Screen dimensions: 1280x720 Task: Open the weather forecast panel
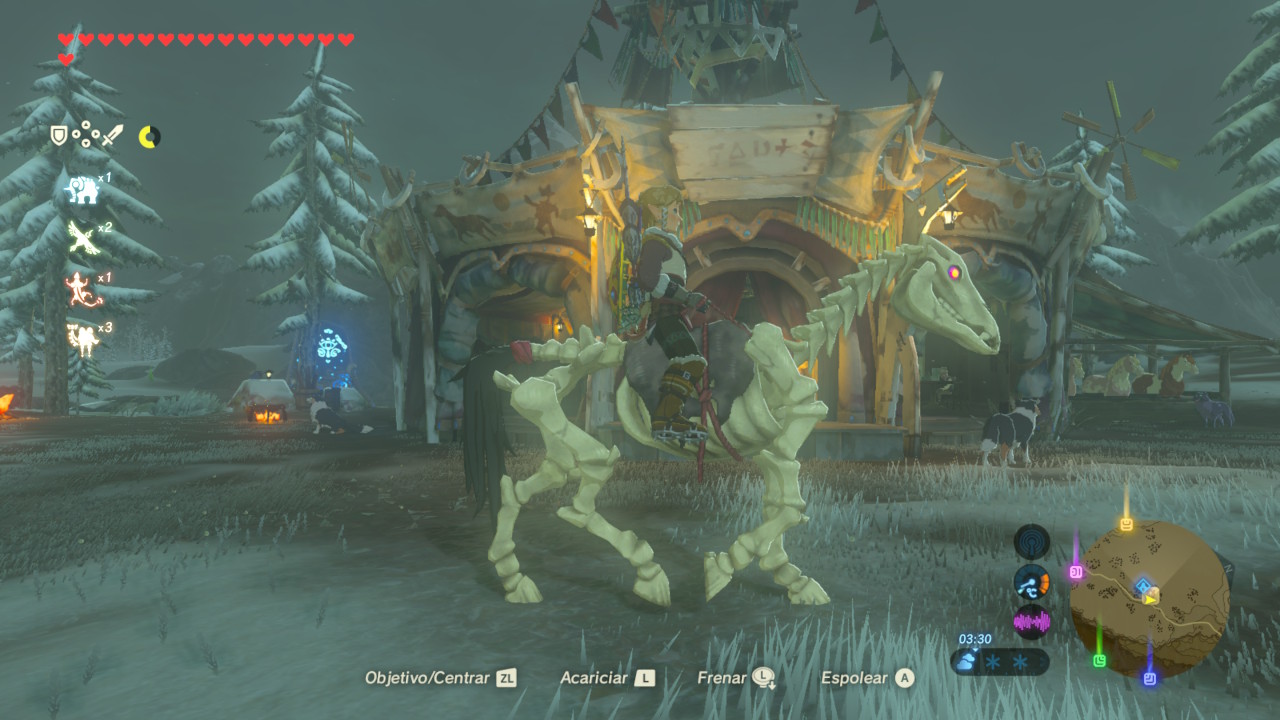[x=1000, y=661]
